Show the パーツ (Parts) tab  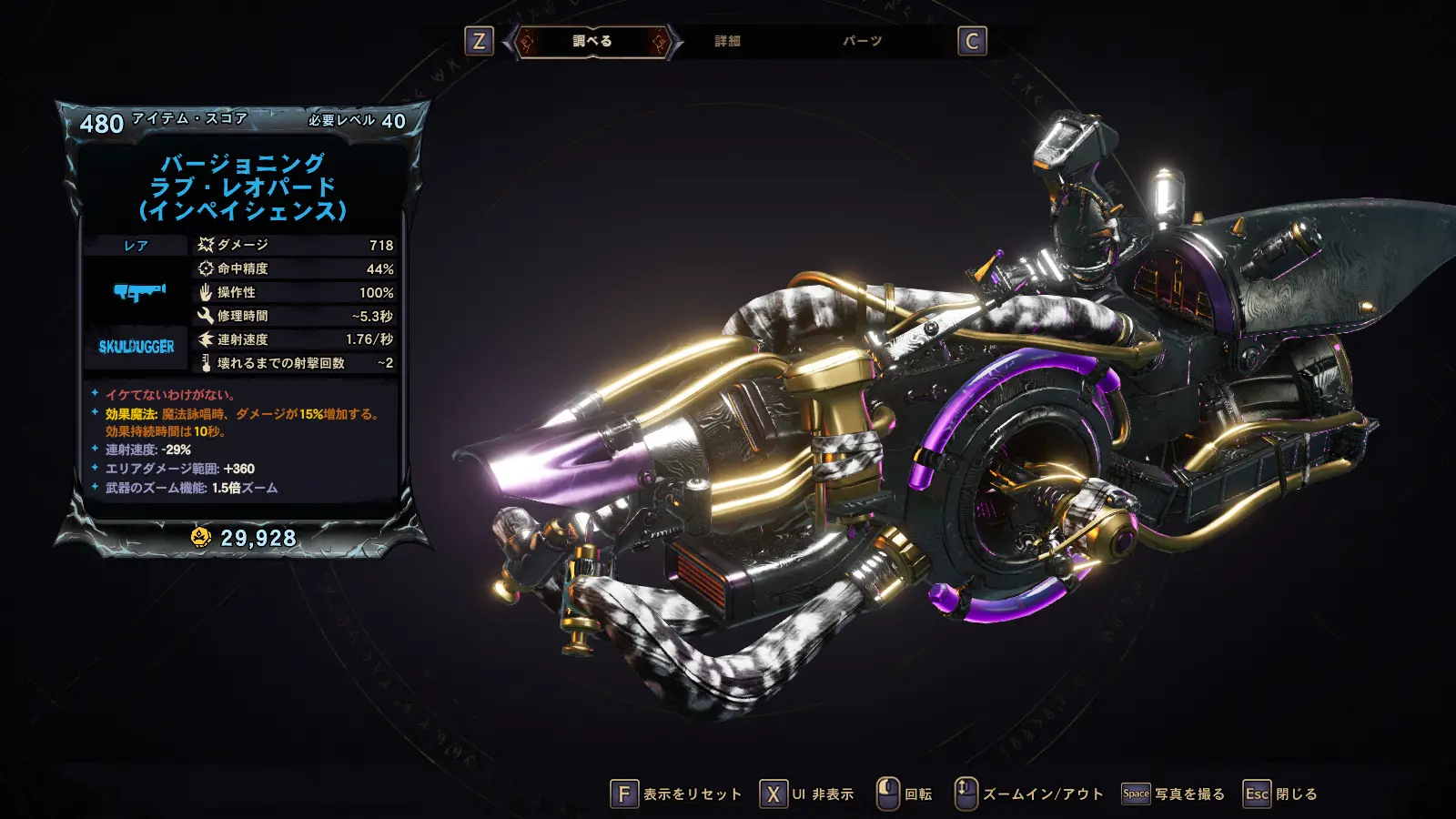click(x=862, y=41)
